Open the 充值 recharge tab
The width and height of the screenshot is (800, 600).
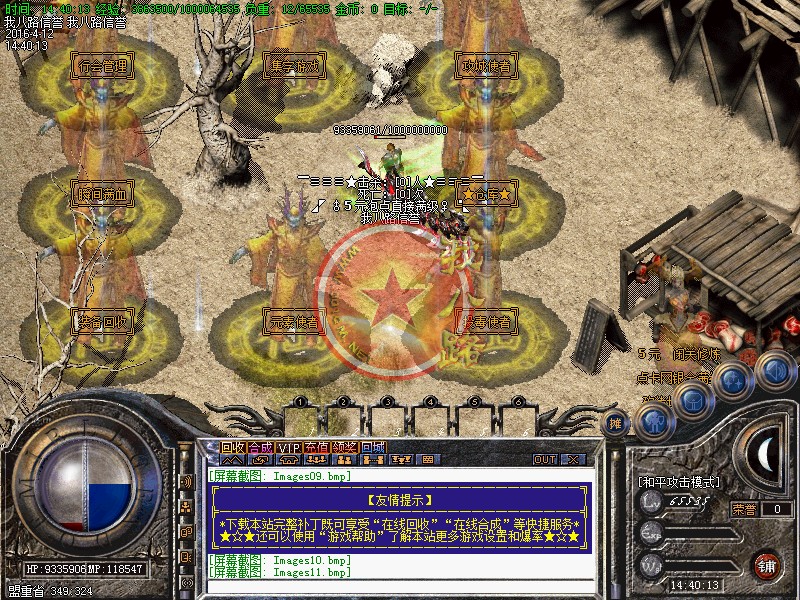coord(317,447)
